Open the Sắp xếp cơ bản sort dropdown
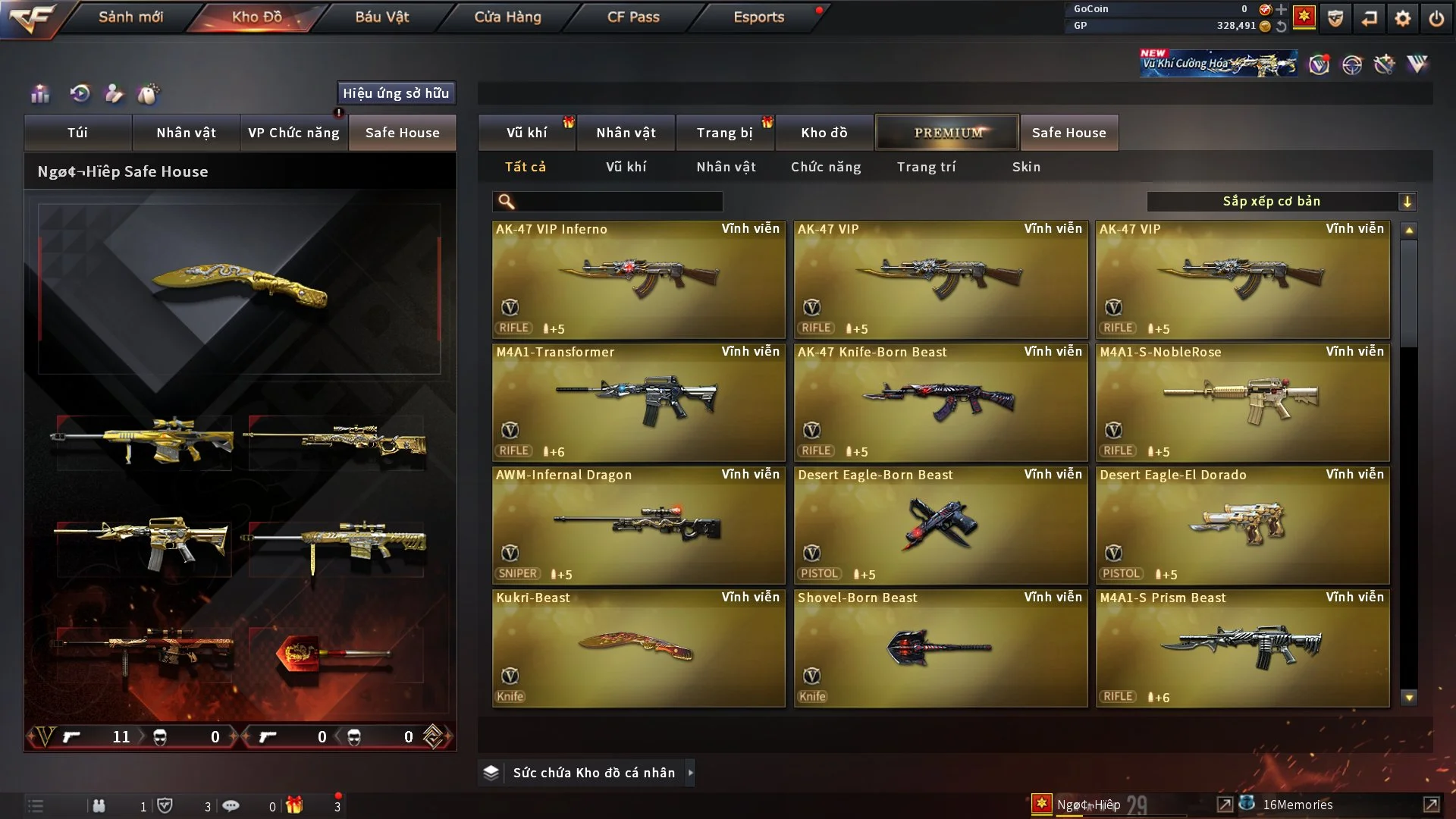This screenshot has height=819, width=1456. 1281,201
